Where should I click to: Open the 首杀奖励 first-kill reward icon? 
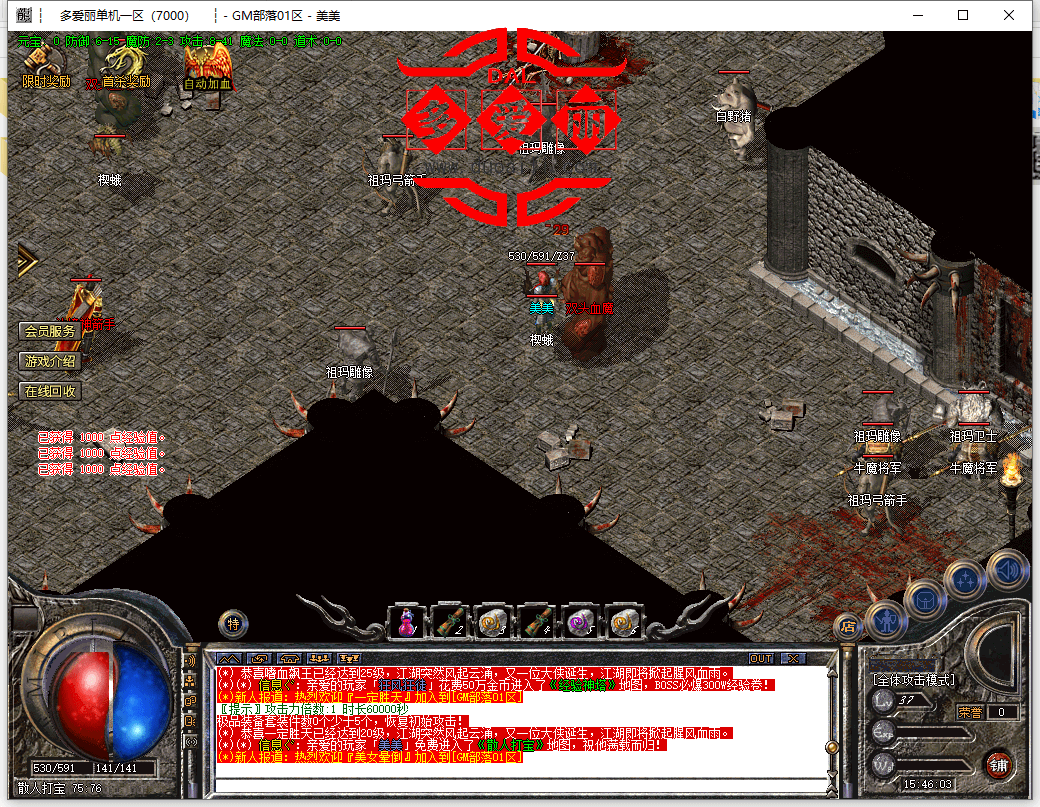pyautogui.click(x=124, y=64)
